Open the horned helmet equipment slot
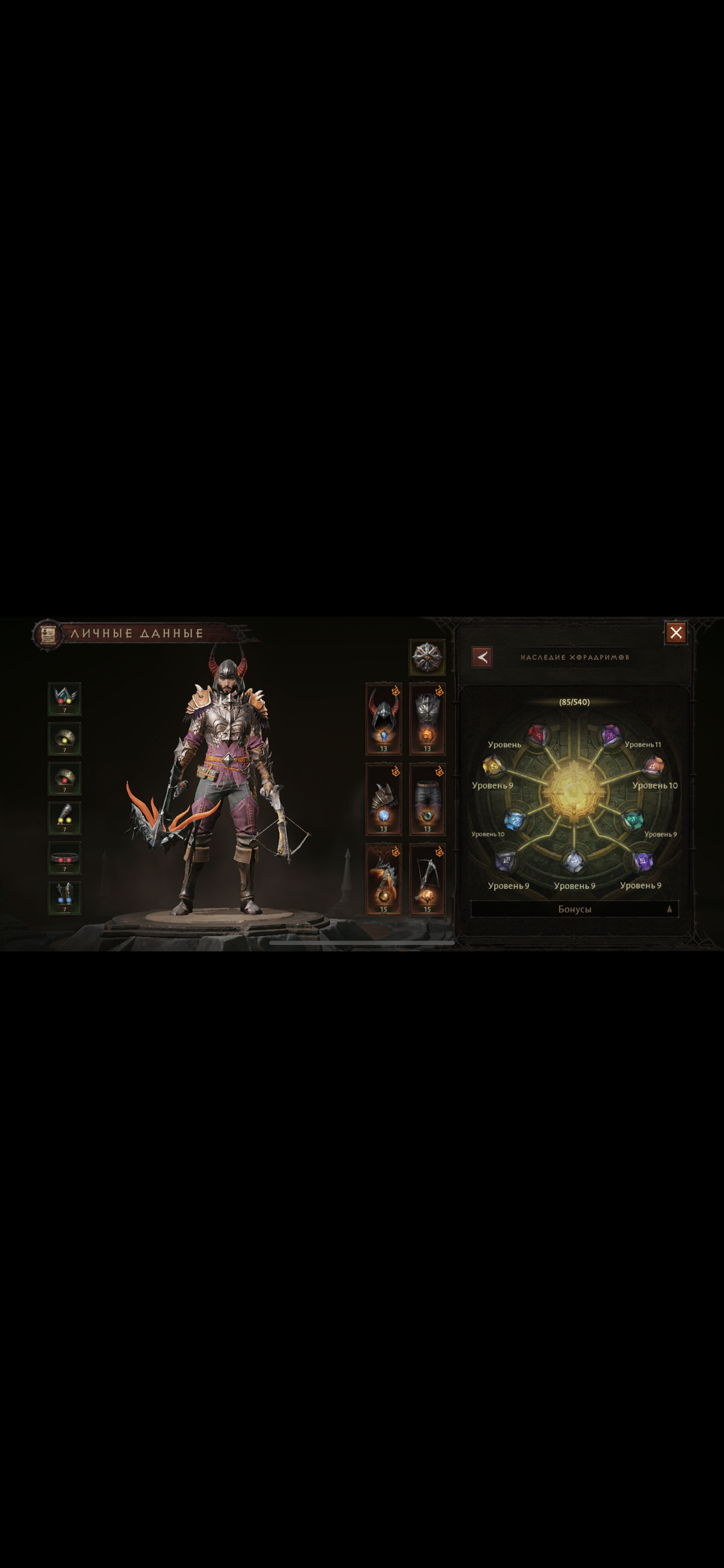724x1568 pixels. 384,719
